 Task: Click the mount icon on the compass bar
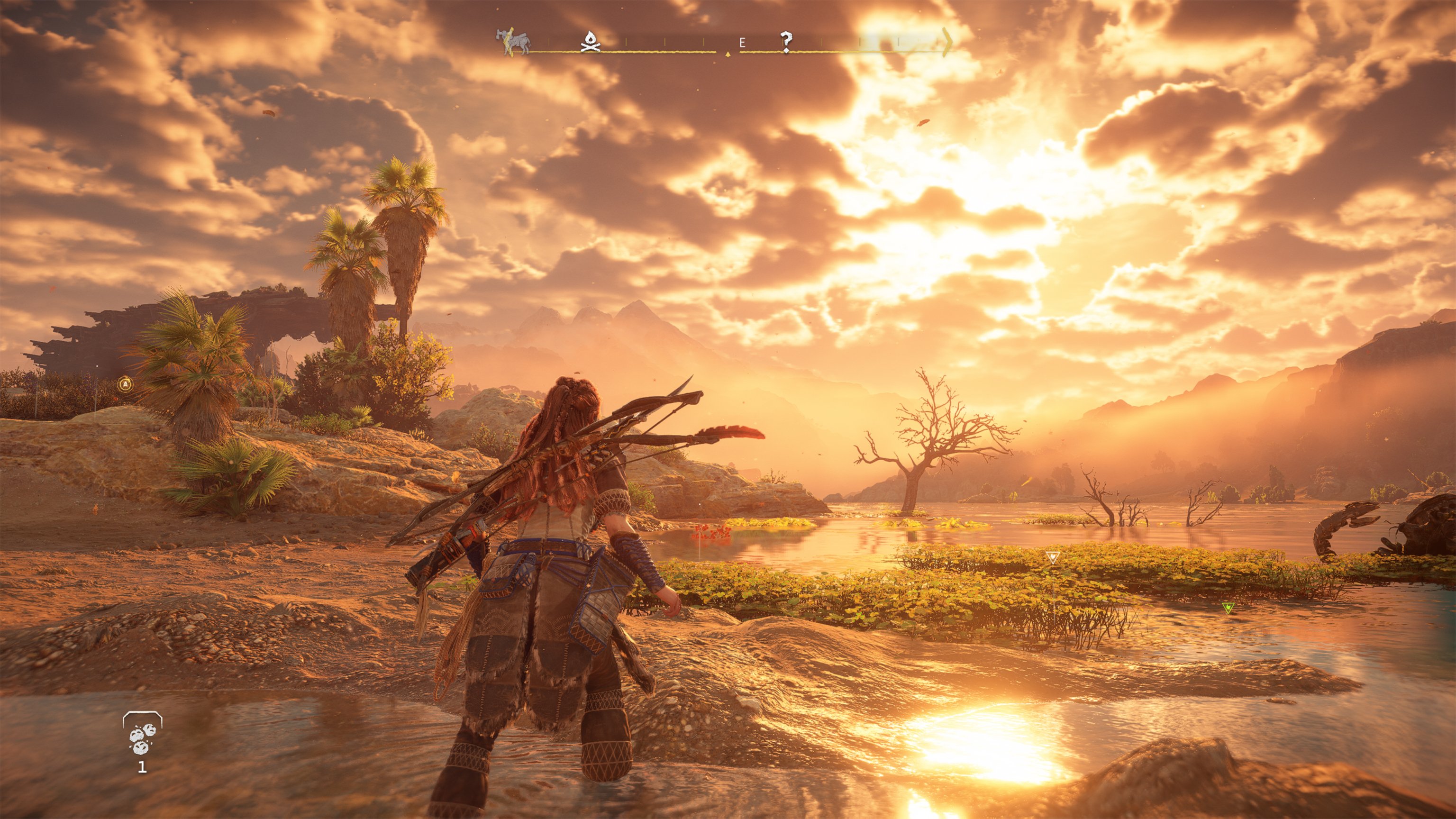pyautogui.click(x=513, y=41)
